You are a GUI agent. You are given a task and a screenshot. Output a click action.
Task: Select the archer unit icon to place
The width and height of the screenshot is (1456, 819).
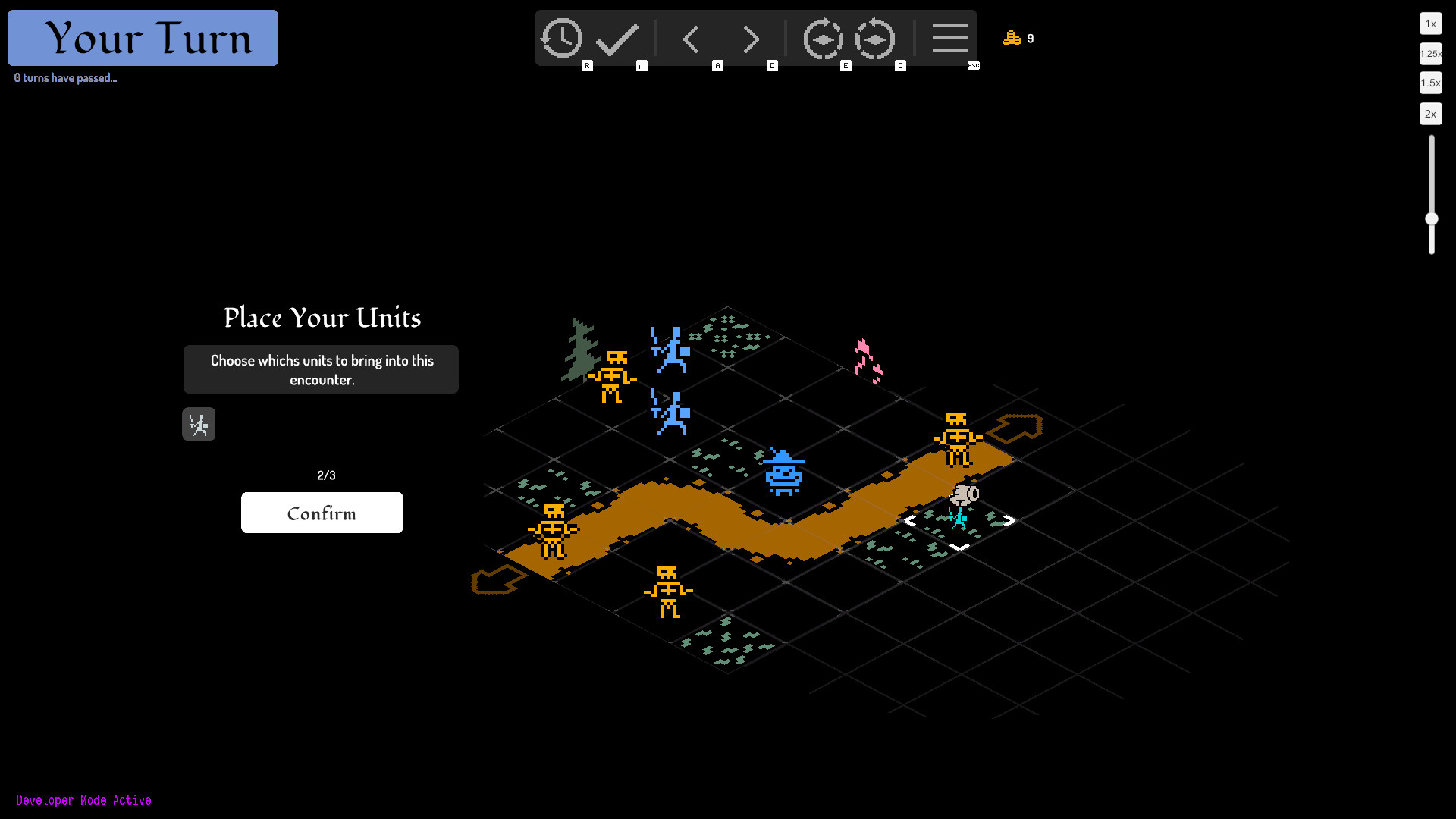(199, 425)
